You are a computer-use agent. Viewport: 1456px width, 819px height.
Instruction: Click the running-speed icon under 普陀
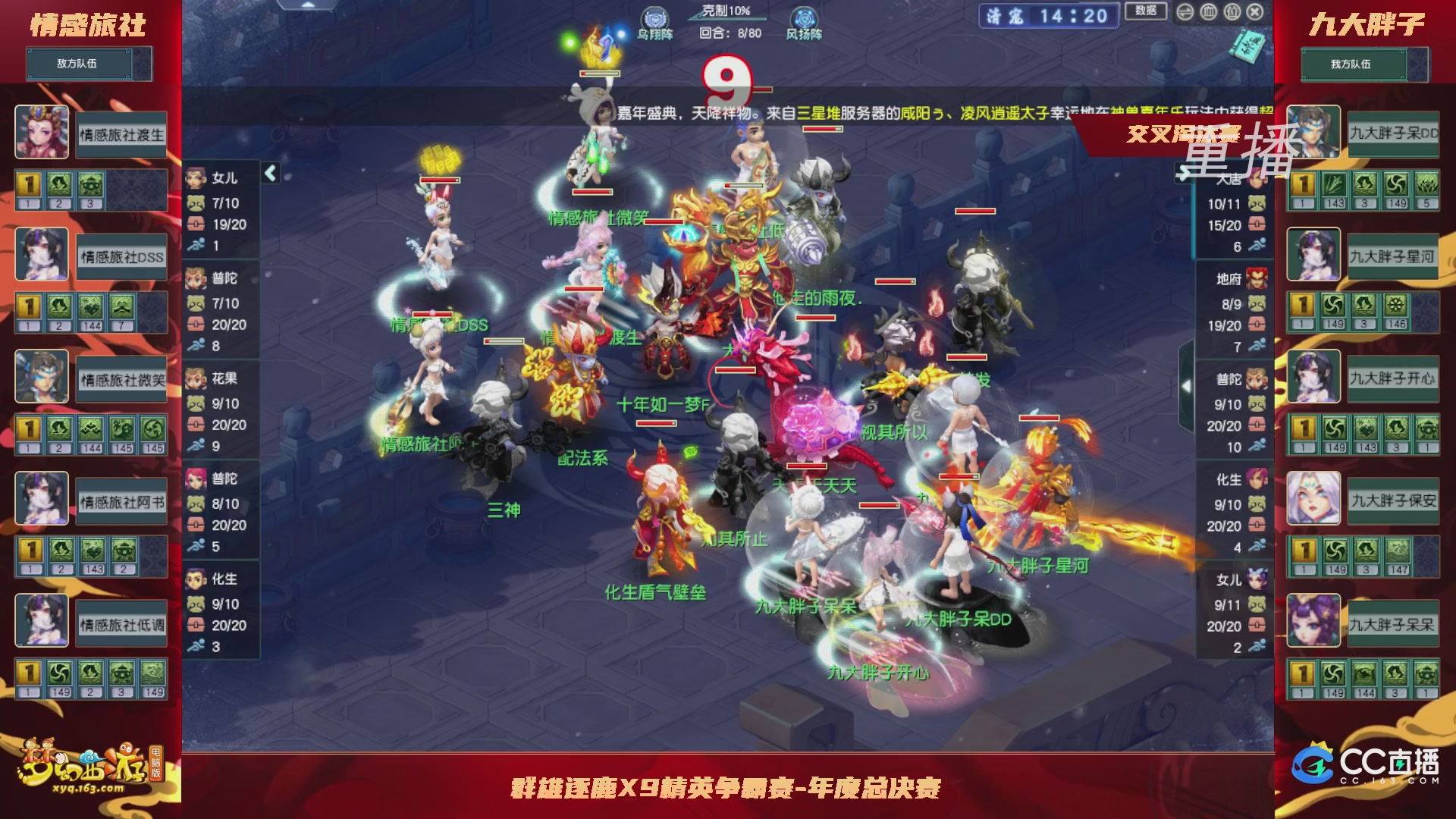(x=196, y=343)
